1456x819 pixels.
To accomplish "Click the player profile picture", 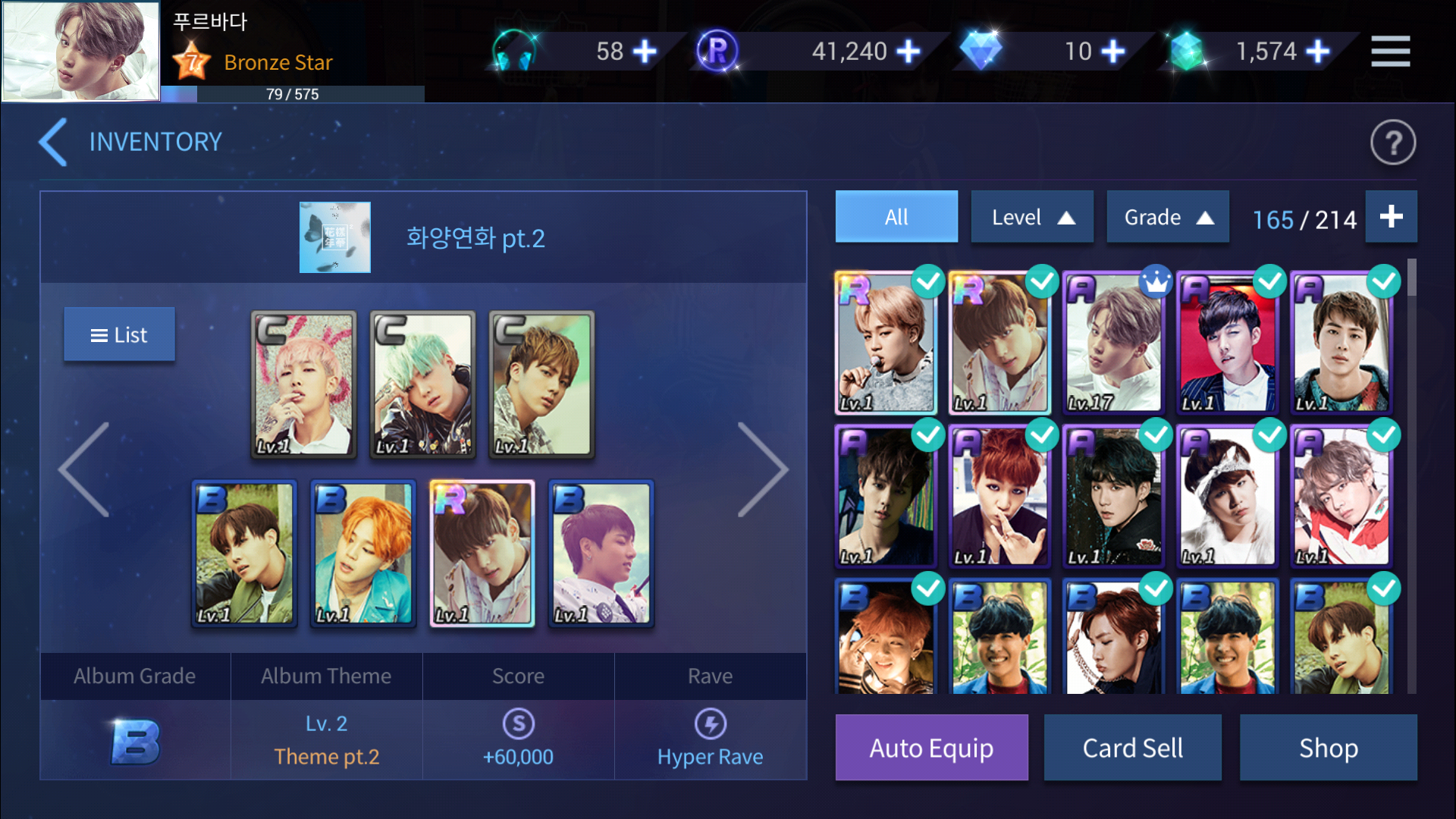I will [x=80, y=50].
